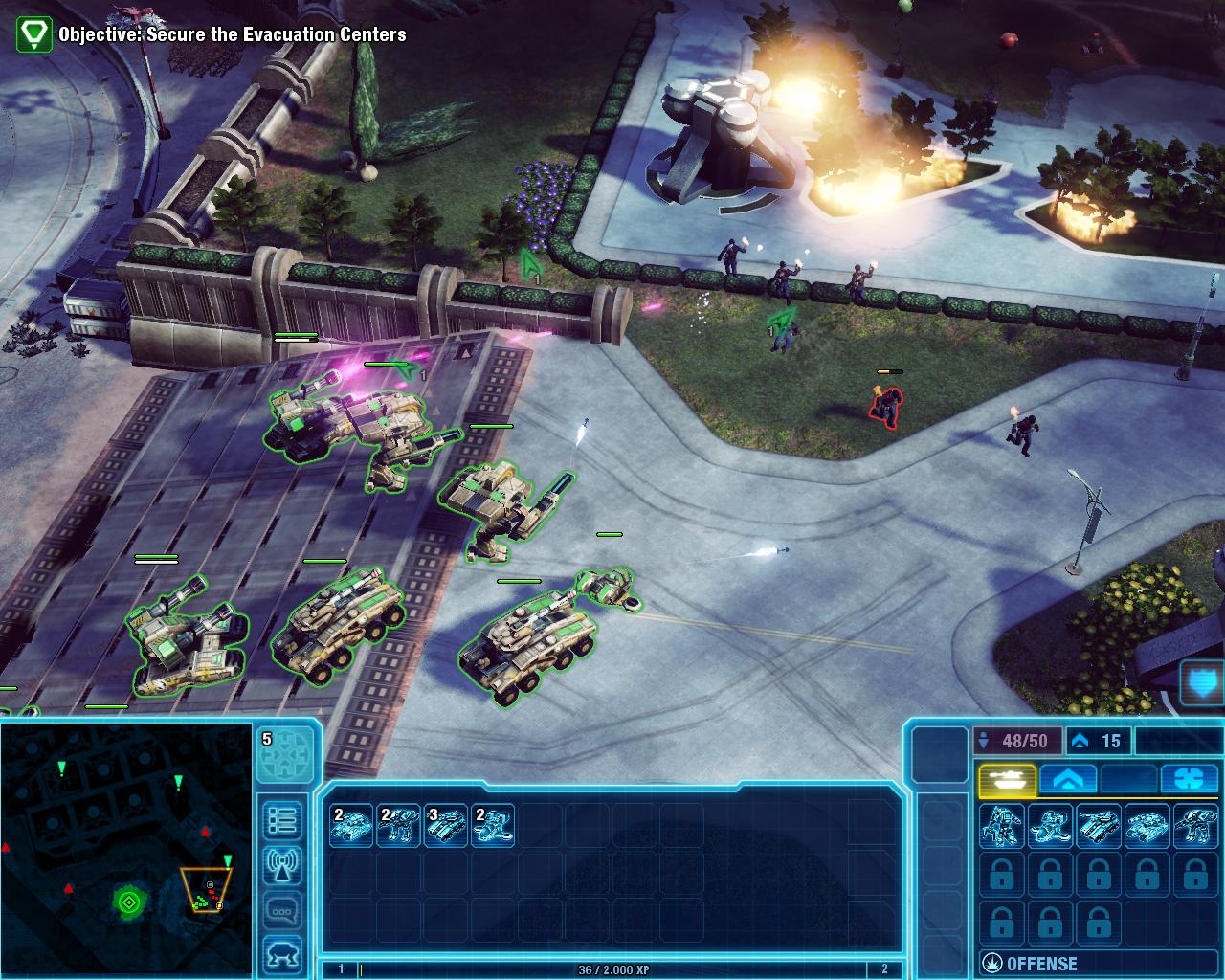The height and width of the screenshot is (980, 1225).
Task: Select control group 5 button
Action: pos(285,756)
